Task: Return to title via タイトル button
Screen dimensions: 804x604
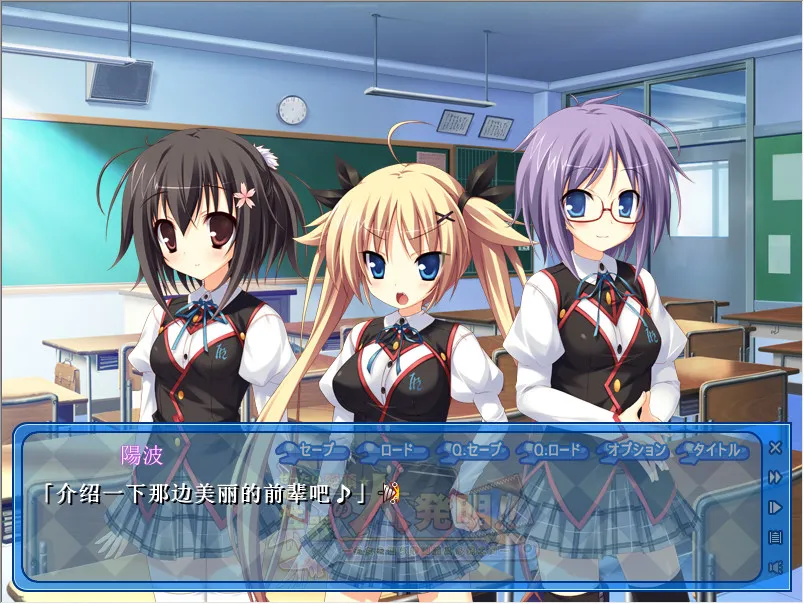Action: 713,450
